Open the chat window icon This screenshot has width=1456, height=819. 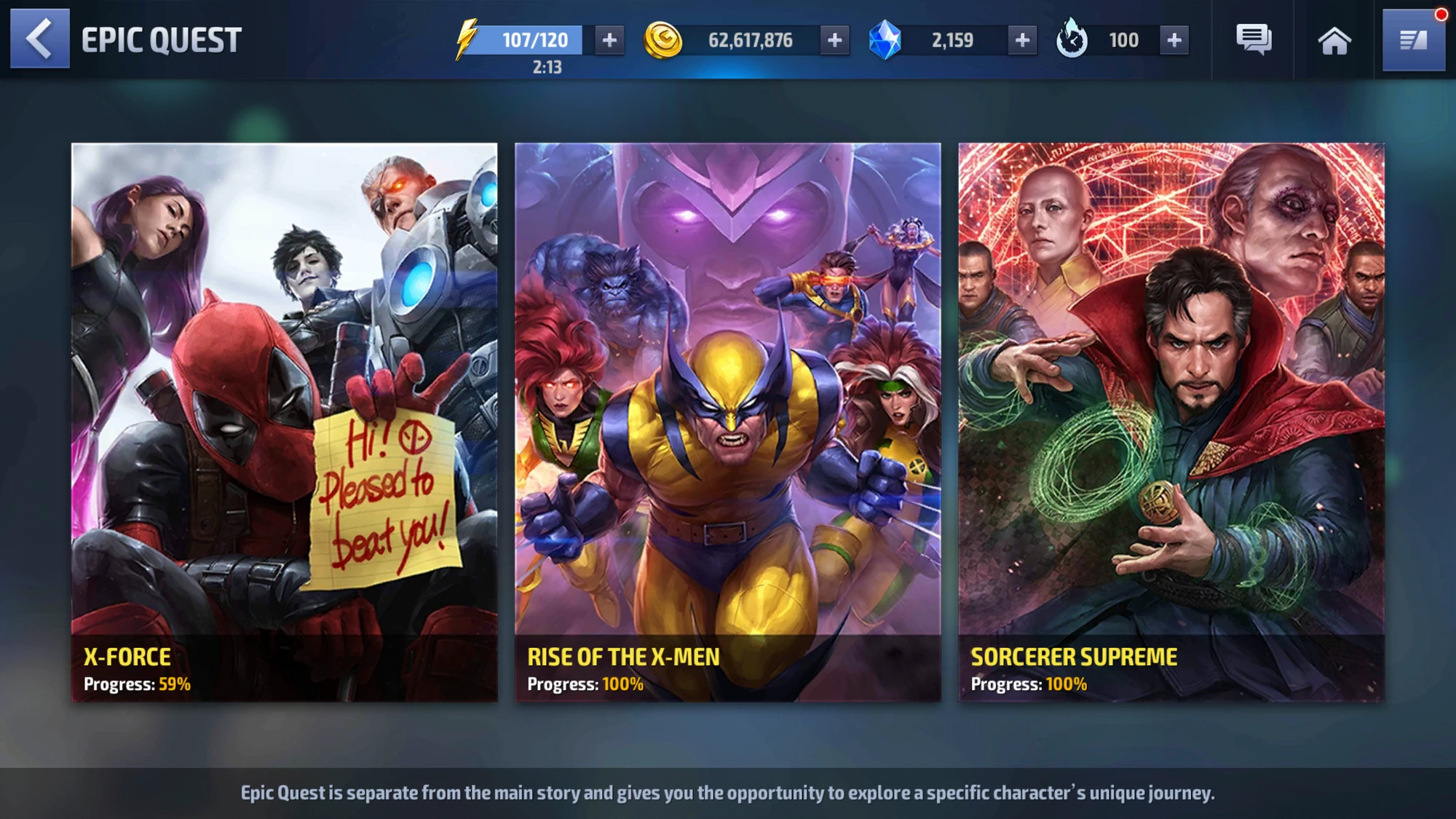(1254, 40)
